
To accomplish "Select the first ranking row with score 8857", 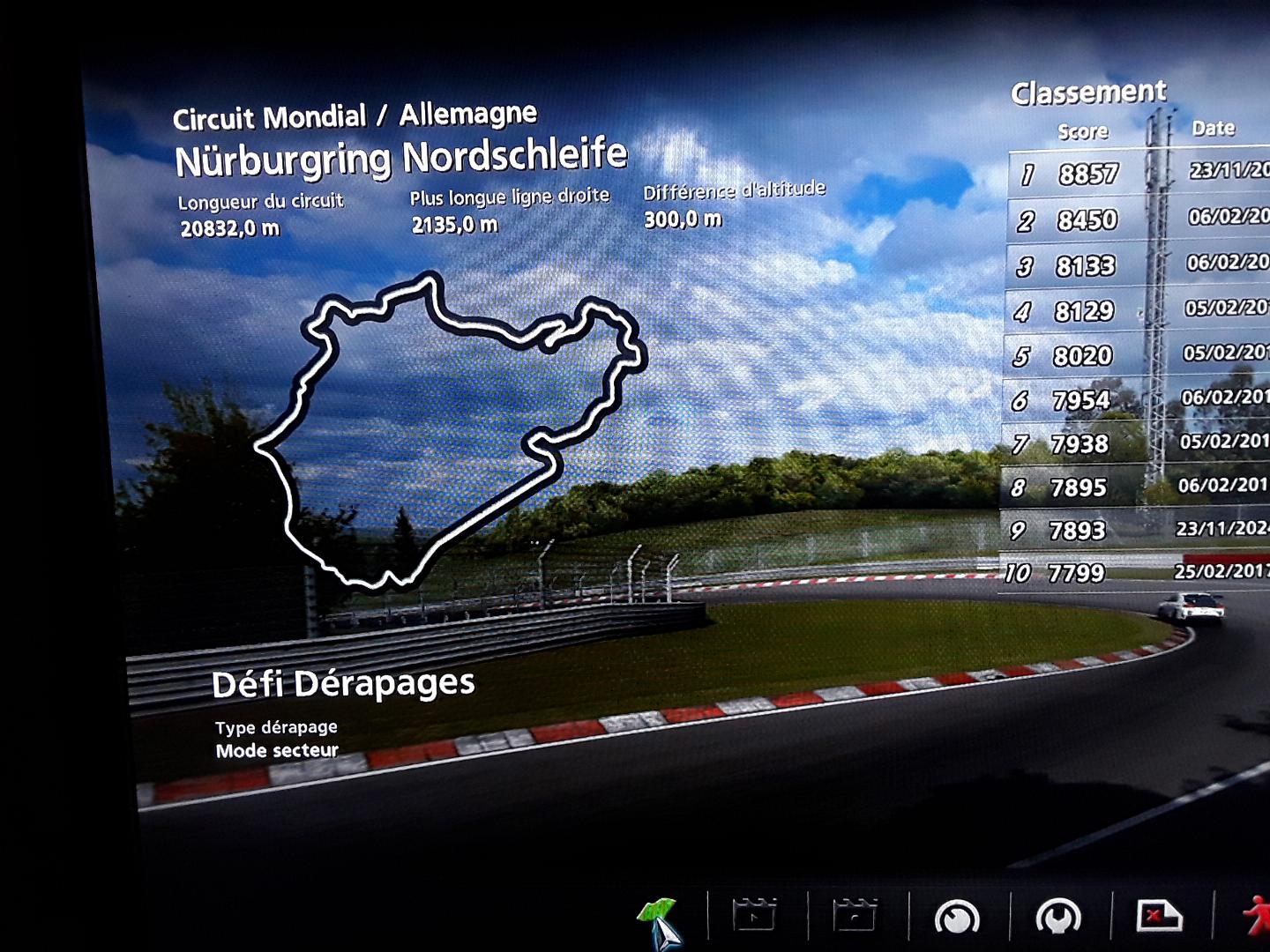I will [1138, 174].
